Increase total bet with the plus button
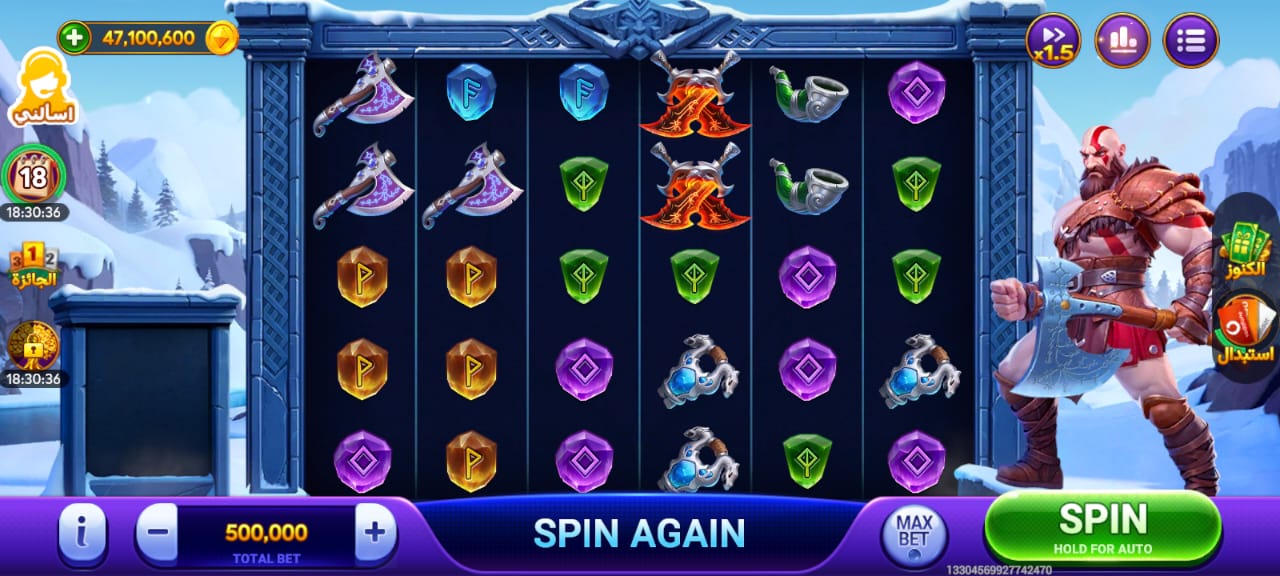Screen dimensions: 1280x576 click(x=374, y=532)
